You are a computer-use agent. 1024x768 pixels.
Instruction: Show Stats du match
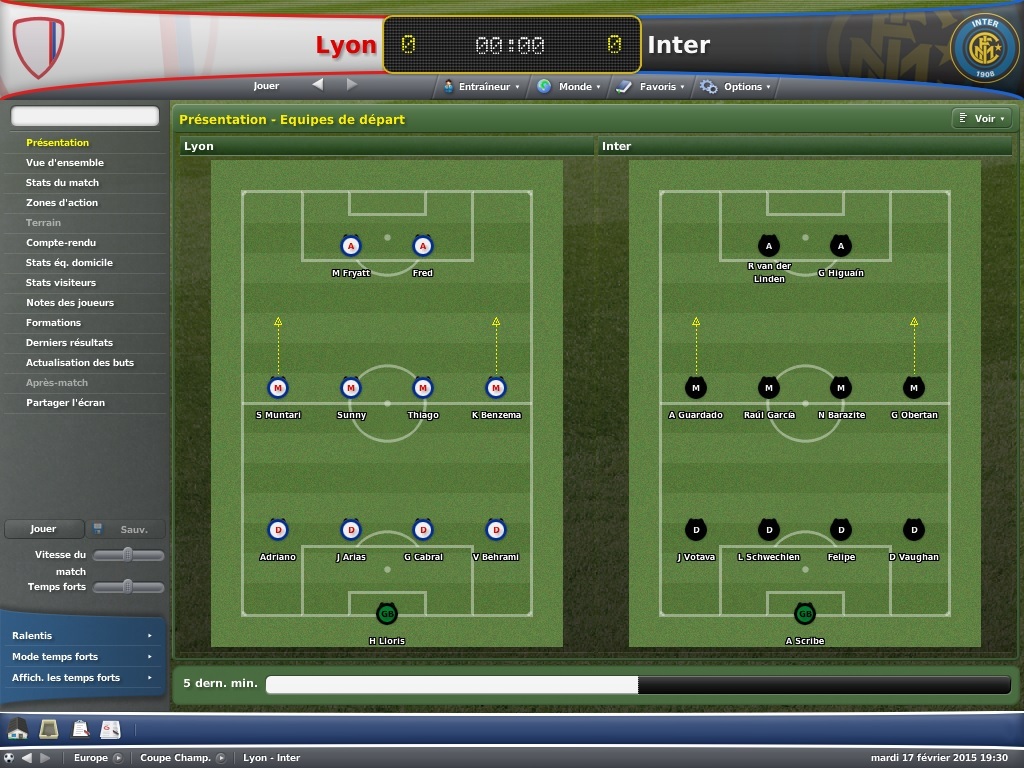point(62,183)
